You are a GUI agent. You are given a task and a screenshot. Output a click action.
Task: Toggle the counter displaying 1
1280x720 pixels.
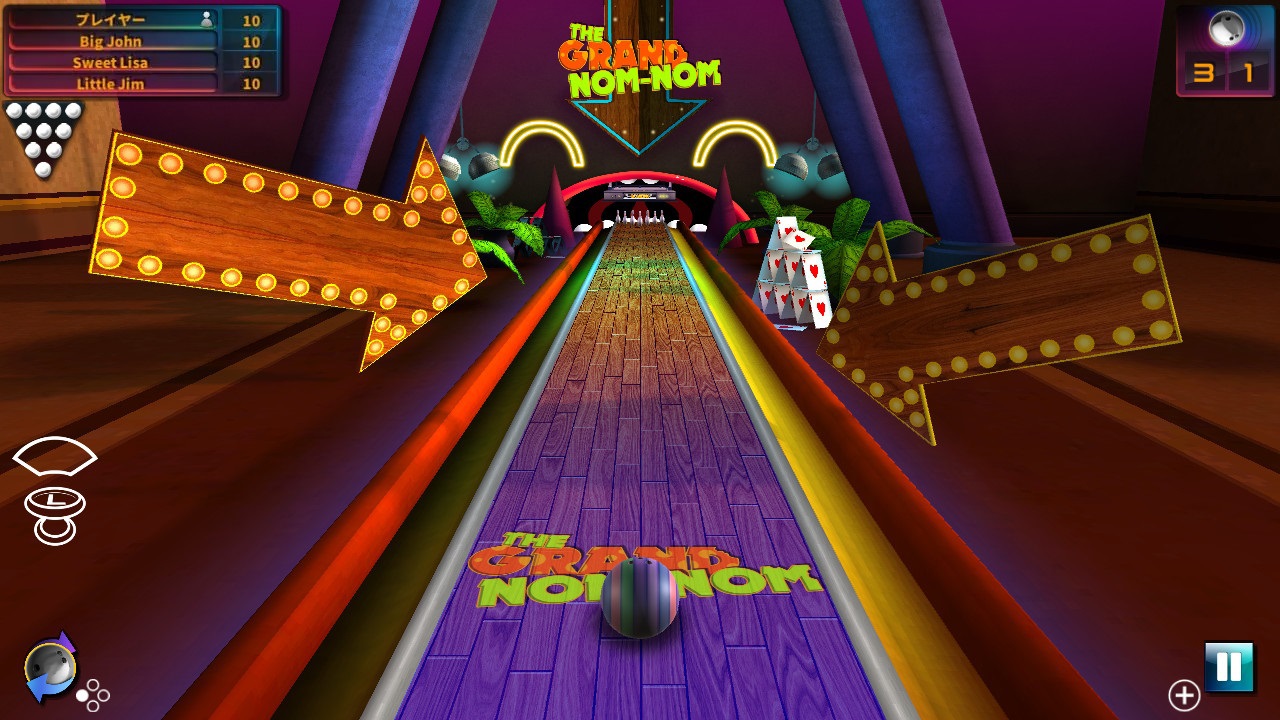tap(1246, 72)
